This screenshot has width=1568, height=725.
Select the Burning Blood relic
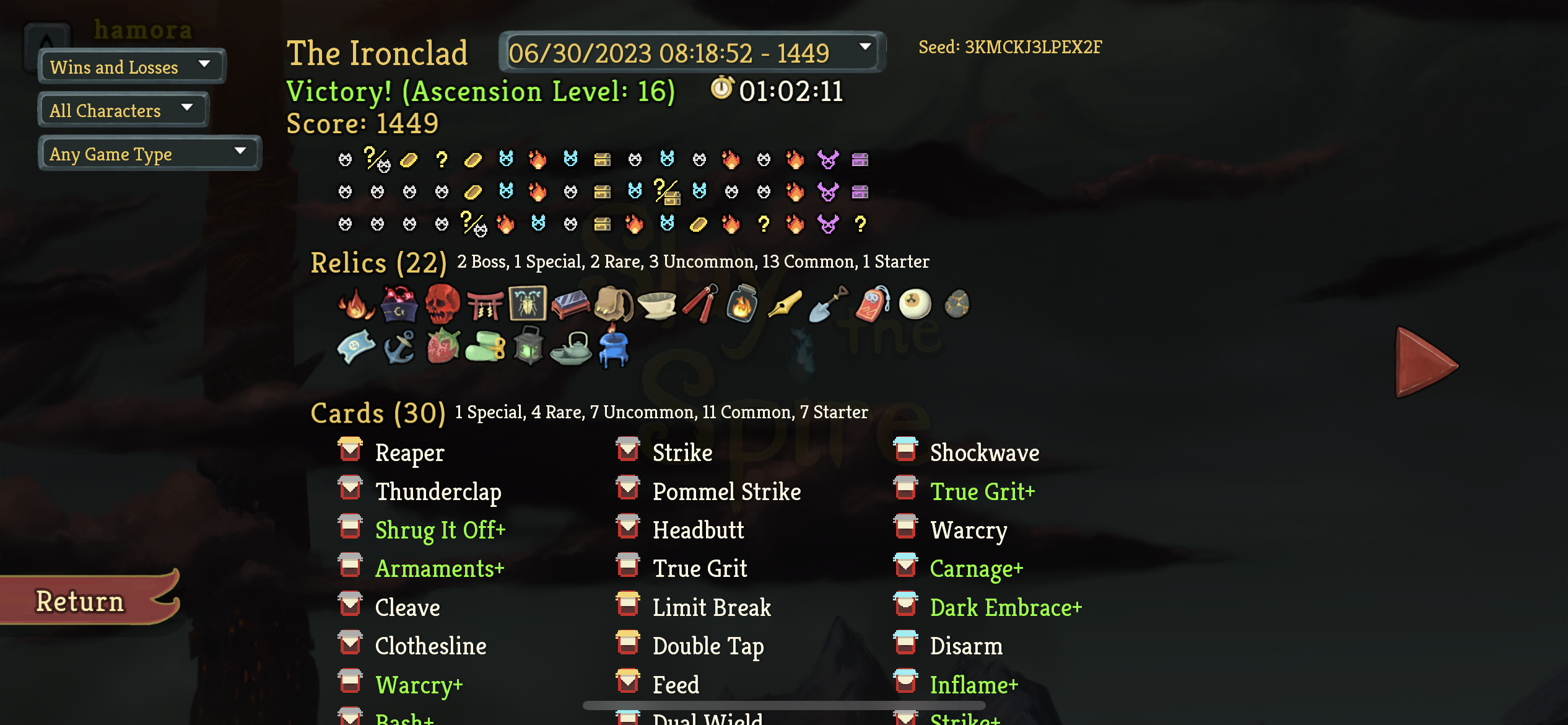click(x=355, y=304)
